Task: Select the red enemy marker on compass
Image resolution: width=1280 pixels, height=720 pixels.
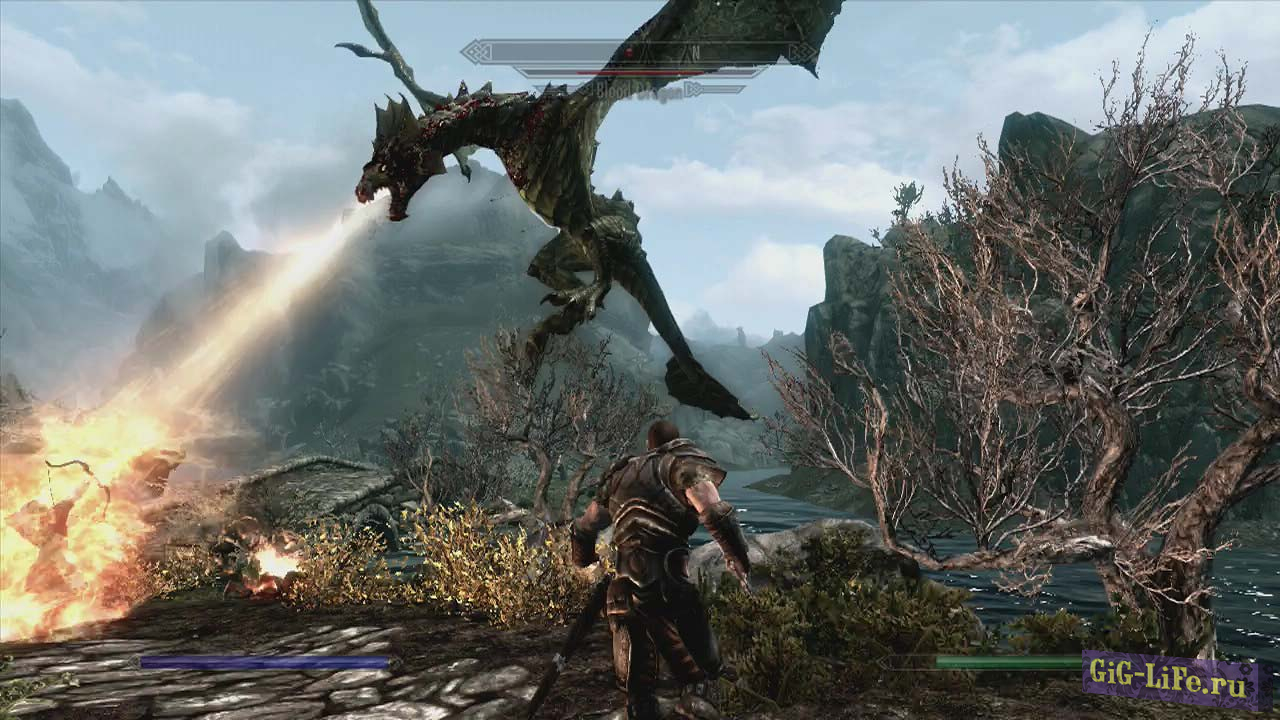Action: point(628,52)
